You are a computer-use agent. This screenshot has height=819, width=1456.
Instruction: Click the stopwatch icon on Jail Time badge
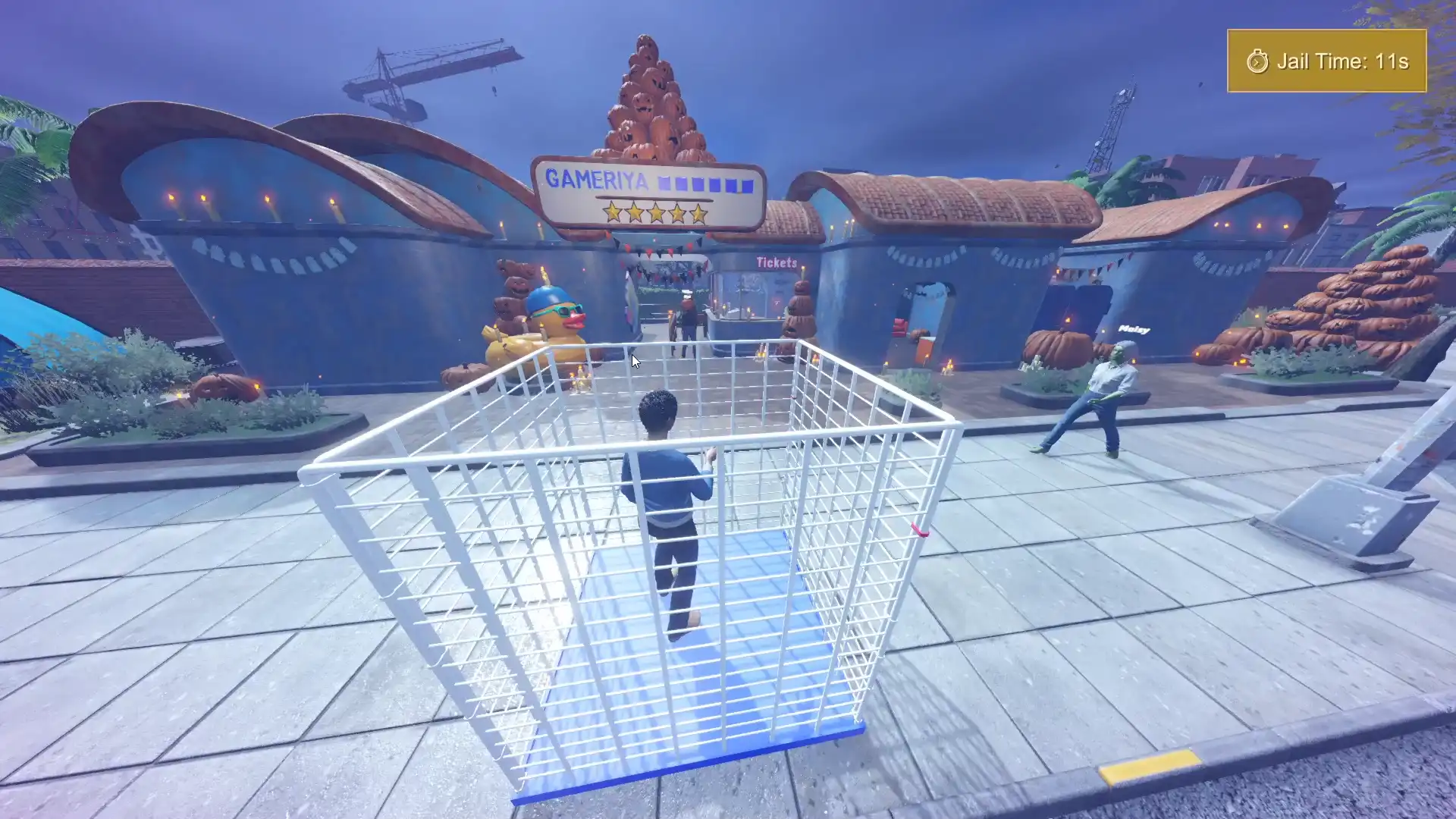pyautogui.click(x=1258, y=62)
